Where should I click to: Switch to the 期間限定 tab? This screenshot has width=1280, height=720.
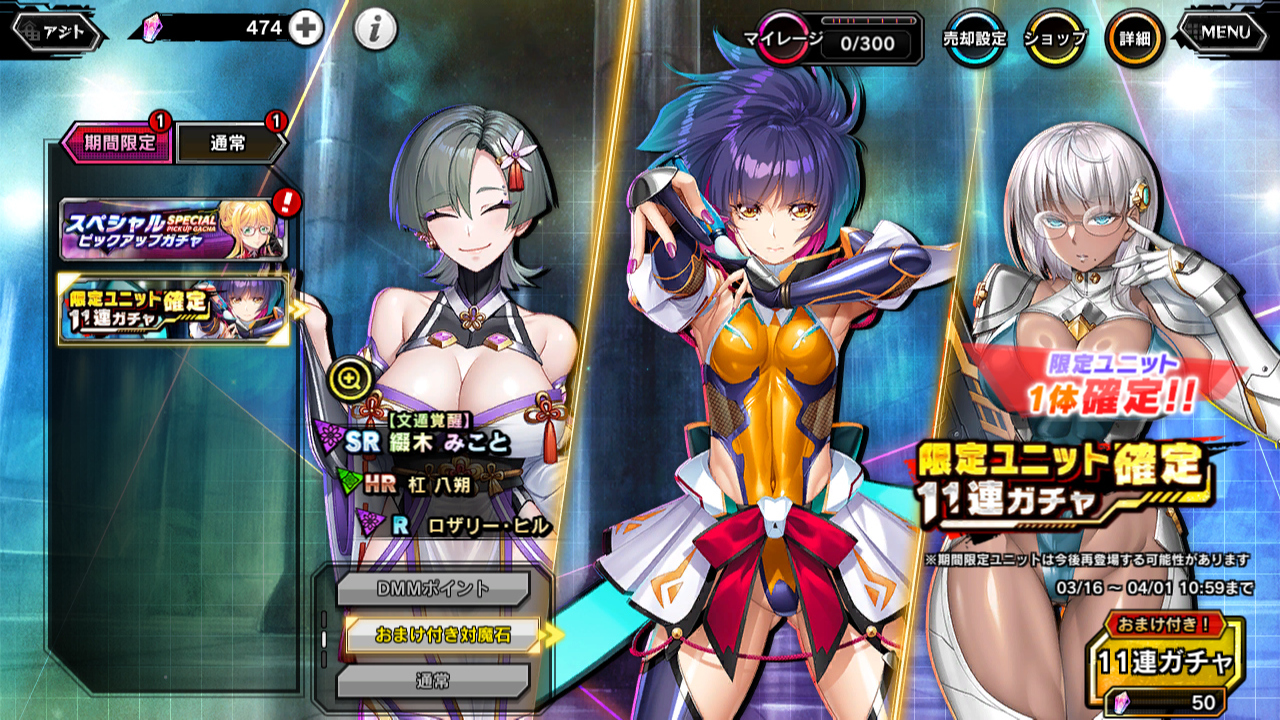coord(117,143)
